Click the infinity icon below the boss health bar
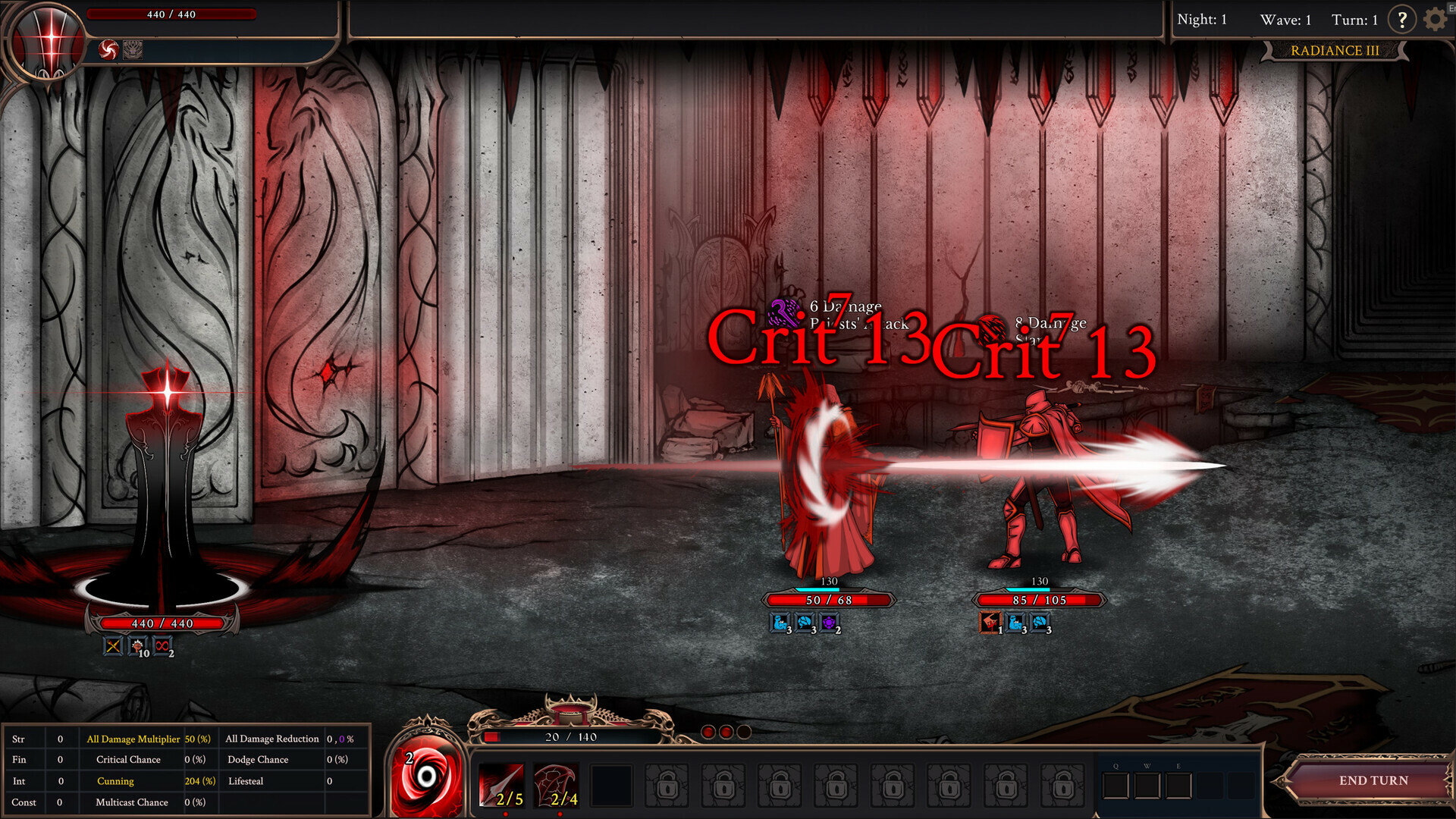 point(162,646)
